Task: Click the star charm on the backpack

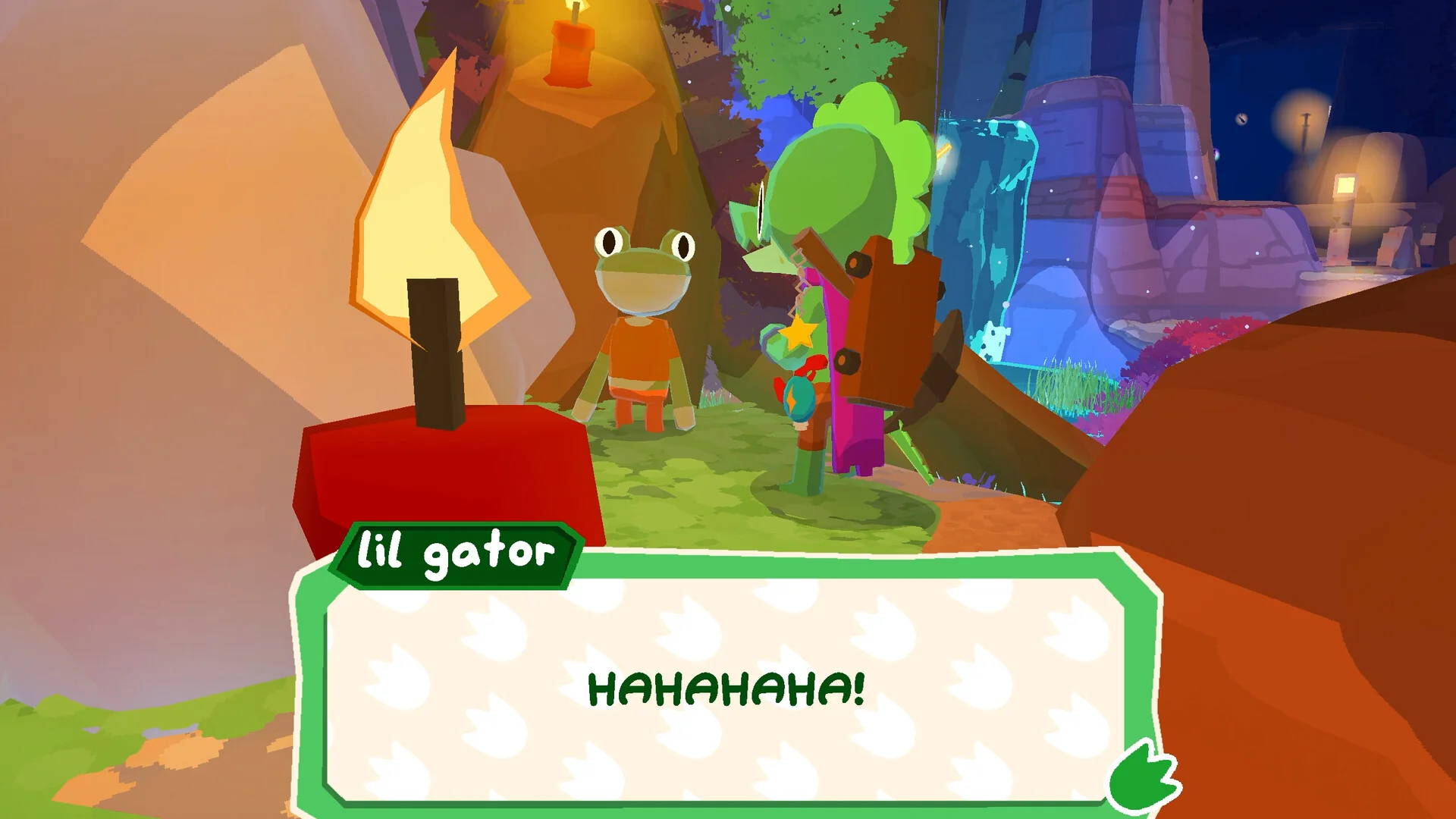Action: coord(798,331)
